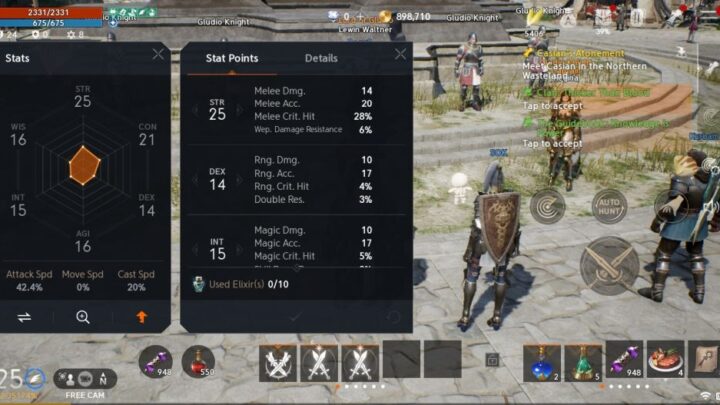Click the circular target scan button
Image resolution: width=720 pixels, height=405 pixels.
(x=547, y=206)
